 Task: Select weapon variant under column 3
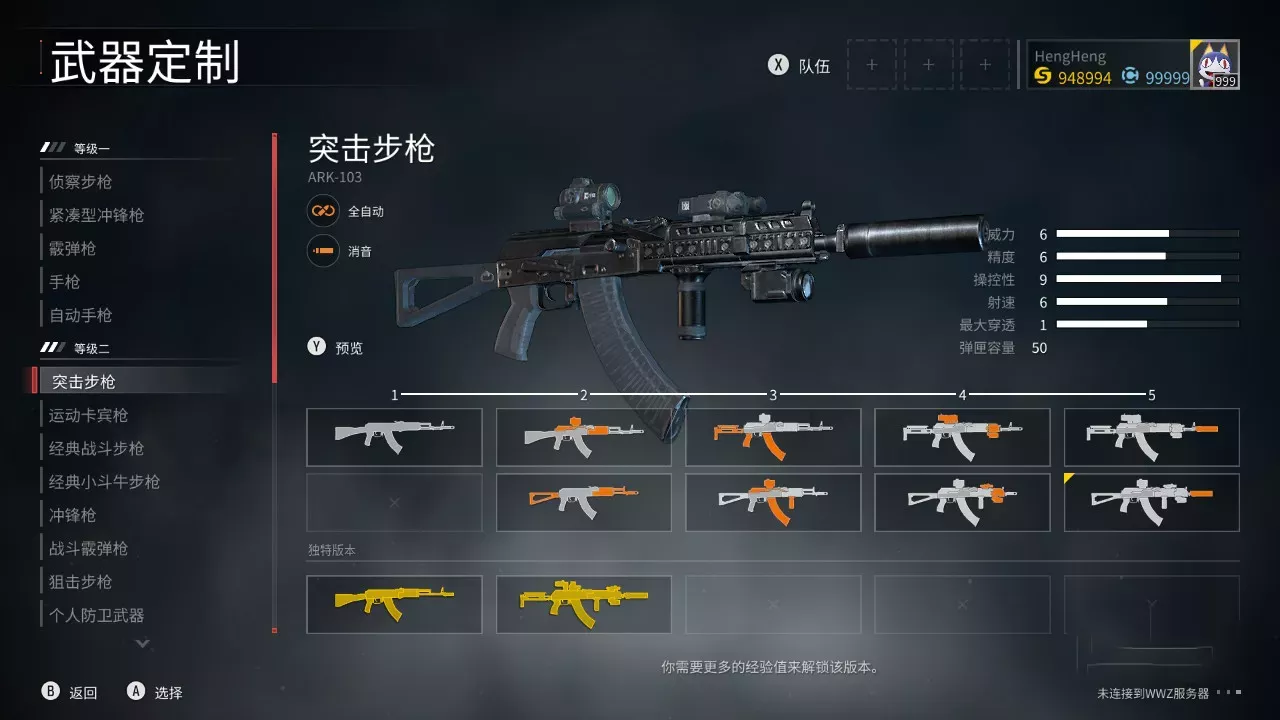pos(773,436)
